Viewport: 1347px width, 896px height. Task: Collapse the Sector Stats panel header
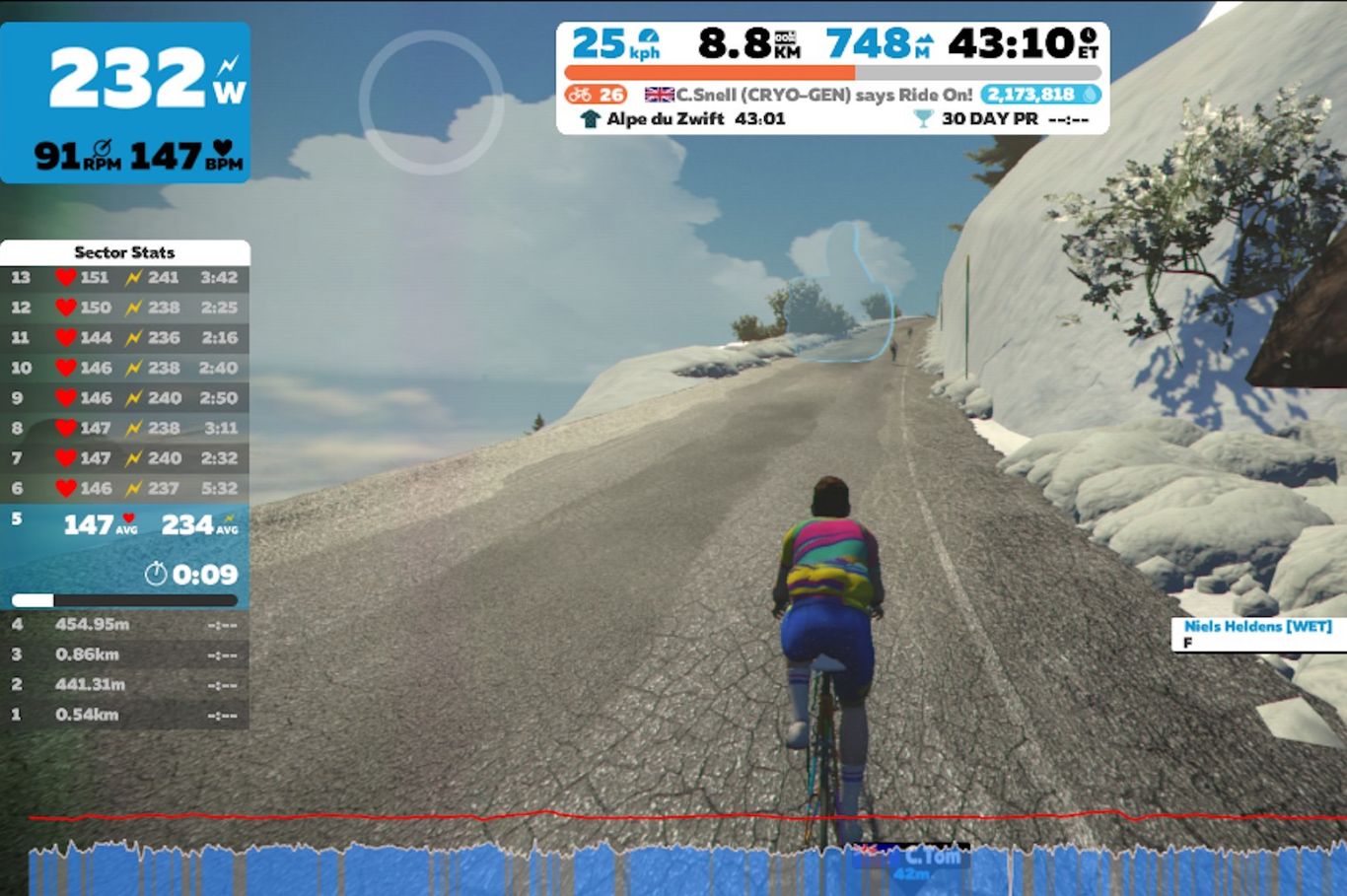click(x=126, y=252)
